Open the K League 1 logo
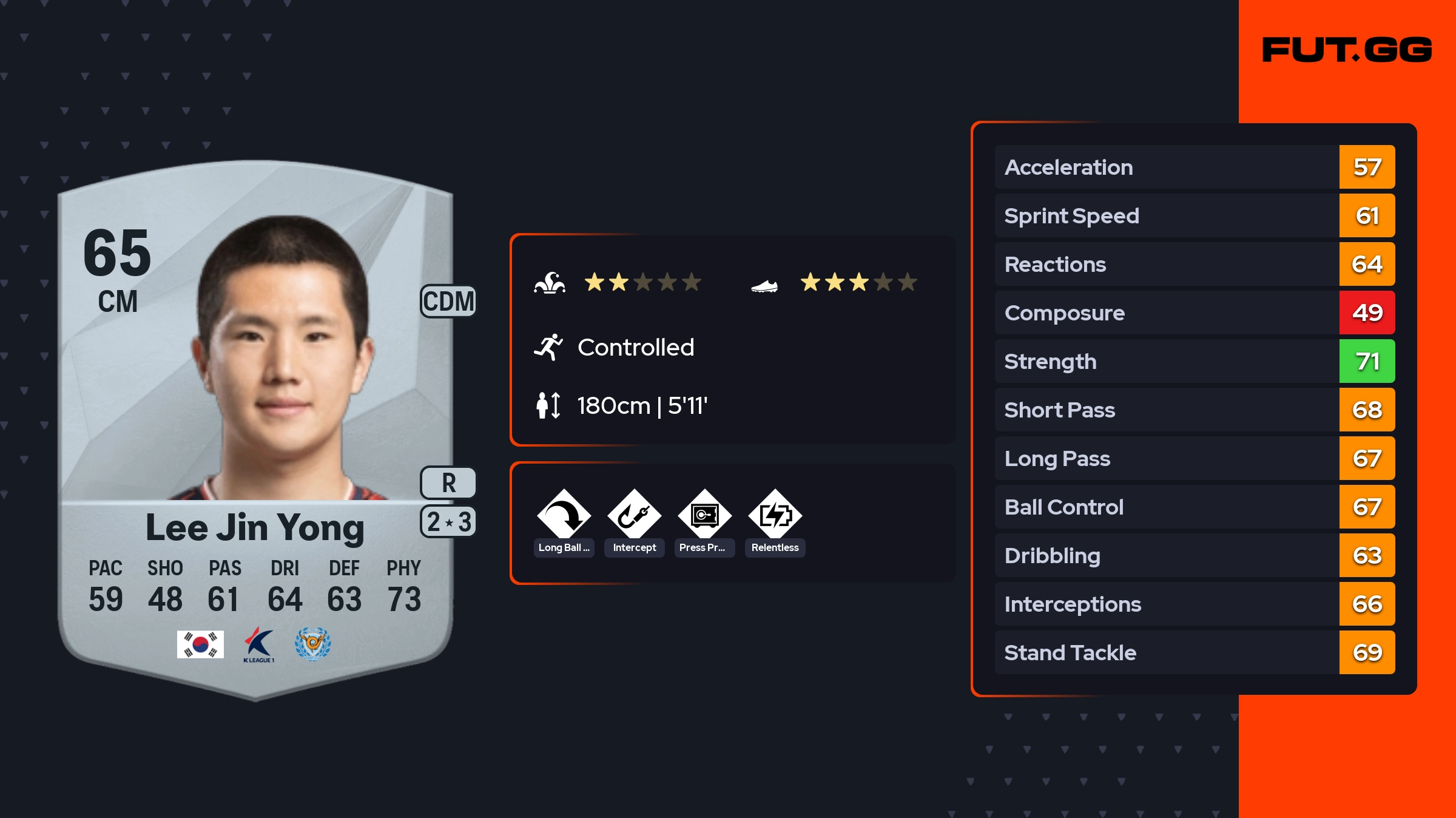Image resolution: width=1456 pixels, height=818 pixels. point(259,644)
